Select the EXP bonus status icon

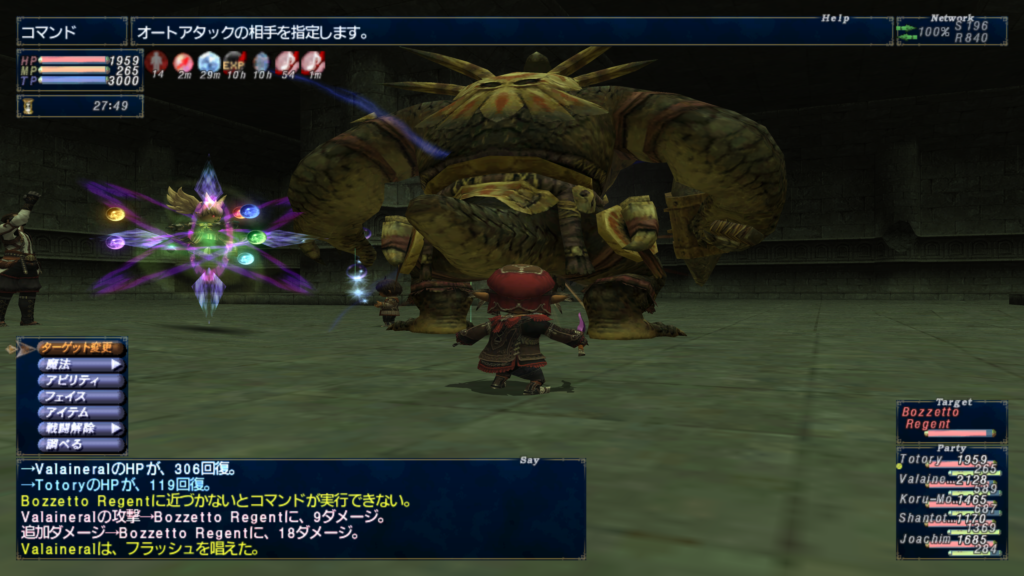235,63
